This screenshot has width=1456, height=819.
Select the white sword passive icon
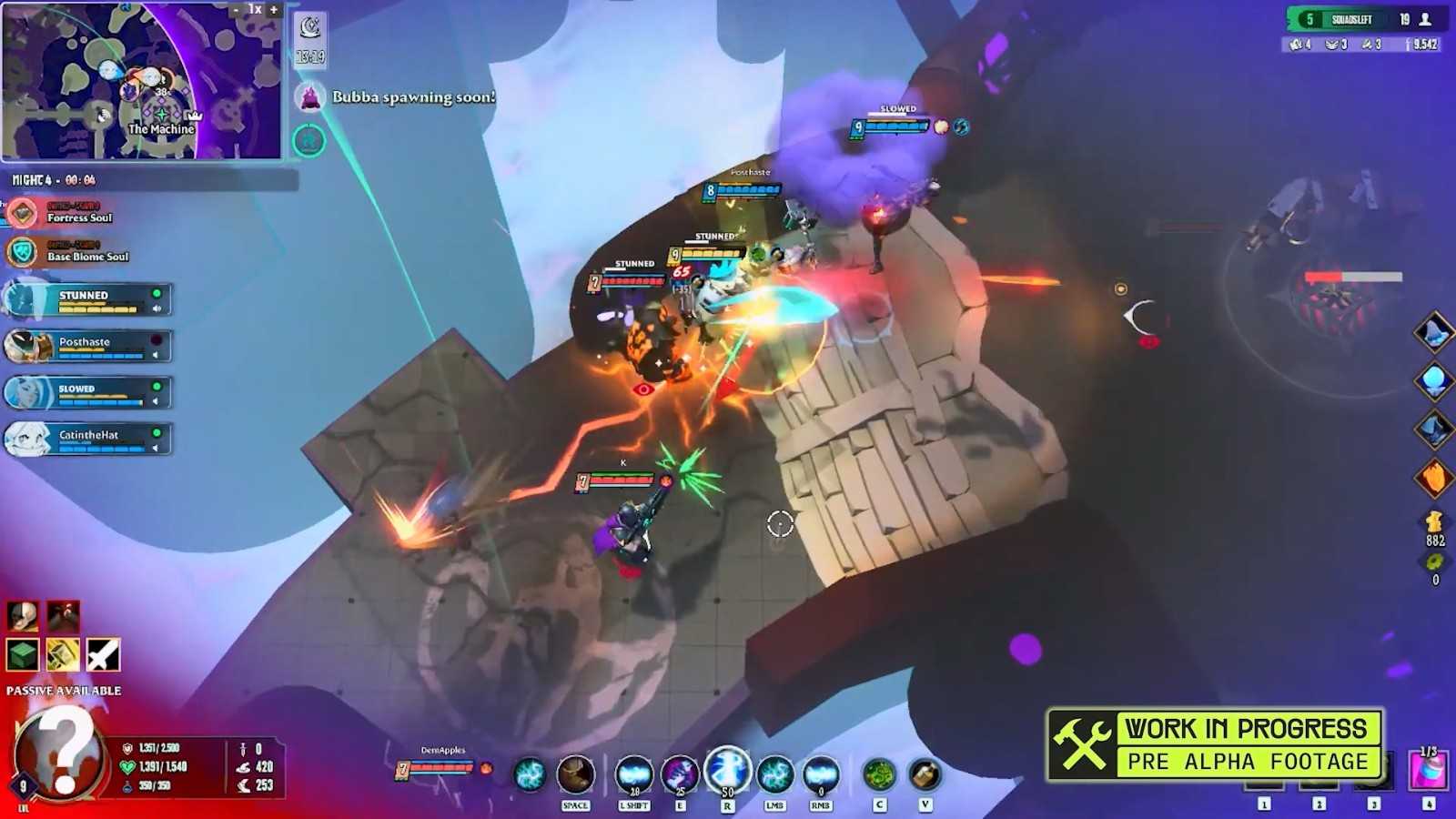[x=103, y=654]
